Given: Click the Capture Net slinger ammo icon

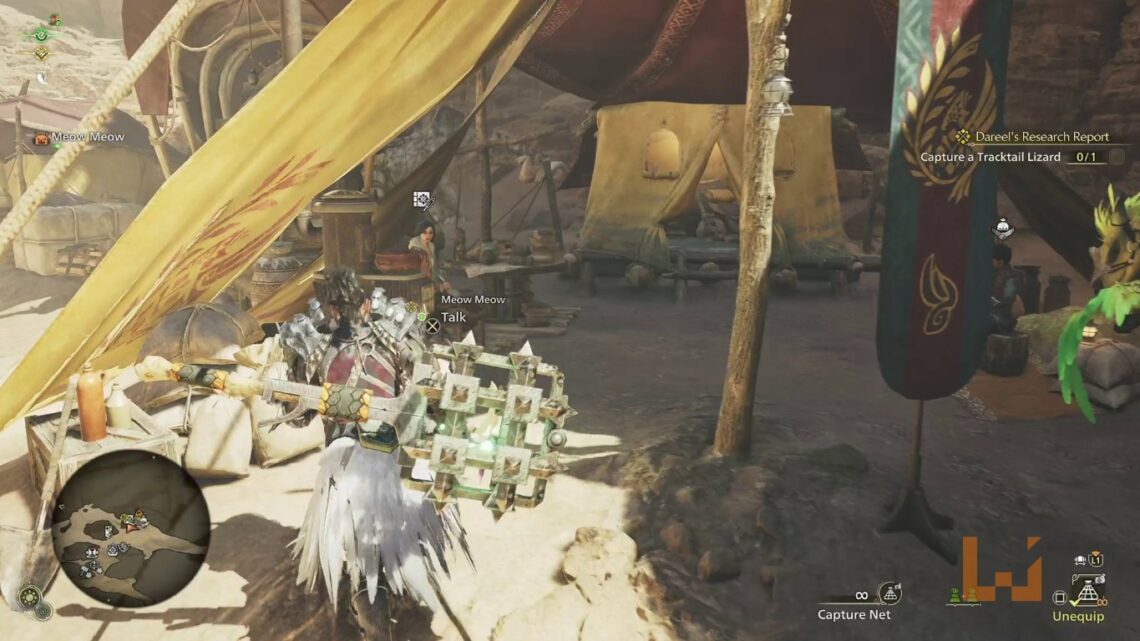Looking at the screenshot, I should pos(887,593).
